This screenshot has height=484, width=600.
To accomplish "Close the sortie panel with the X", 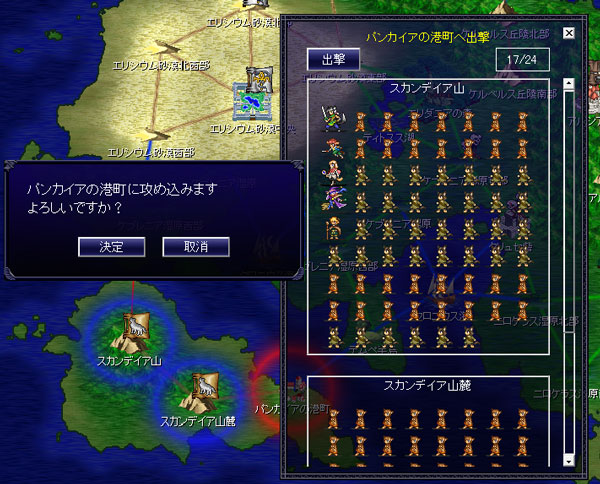I will (x=569, y=33).
